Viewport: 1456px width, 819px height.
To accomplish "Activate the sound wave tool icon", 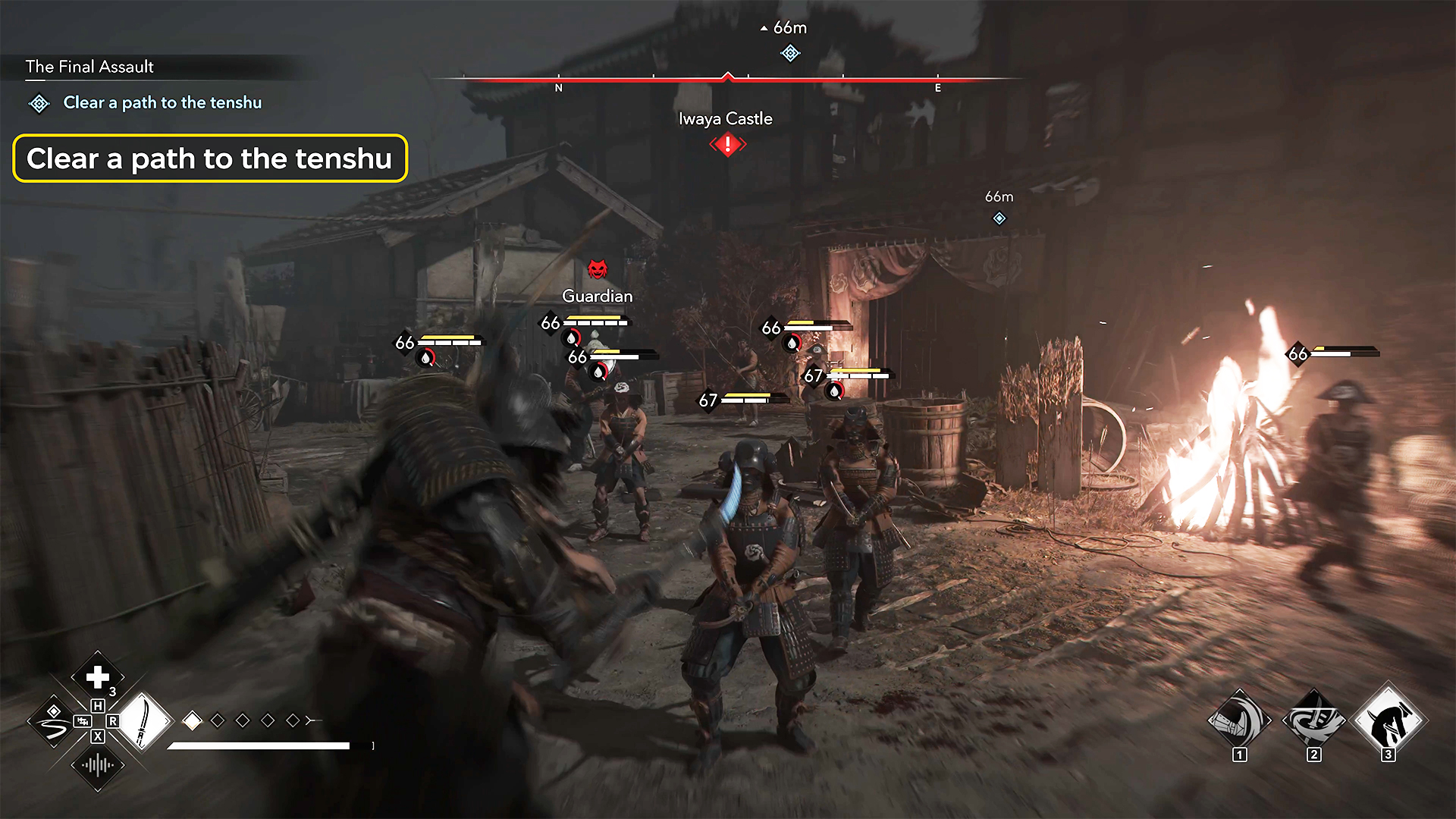I will (98, 765).
